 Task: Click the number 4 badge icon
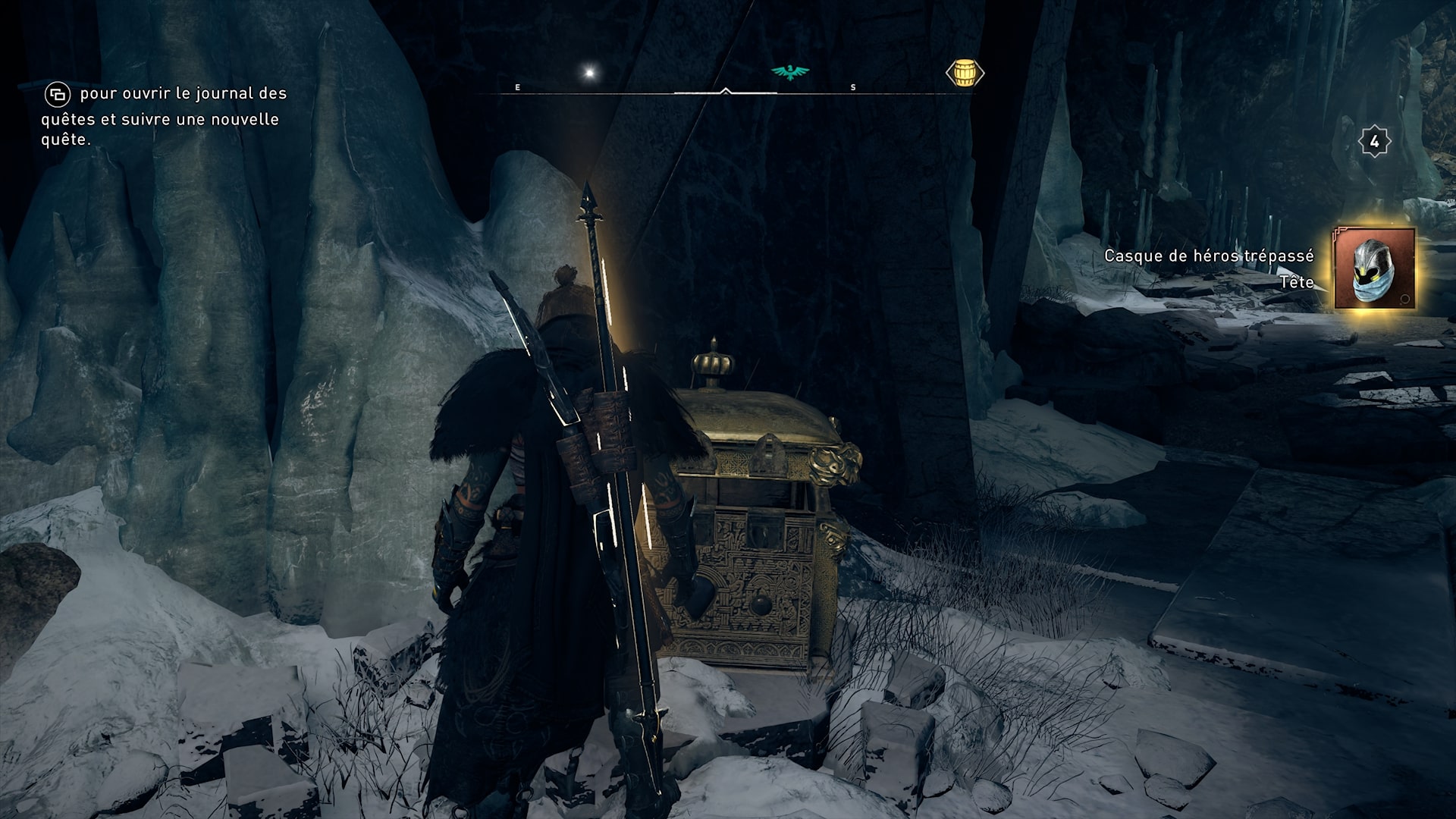click(x=1374, y=142)
